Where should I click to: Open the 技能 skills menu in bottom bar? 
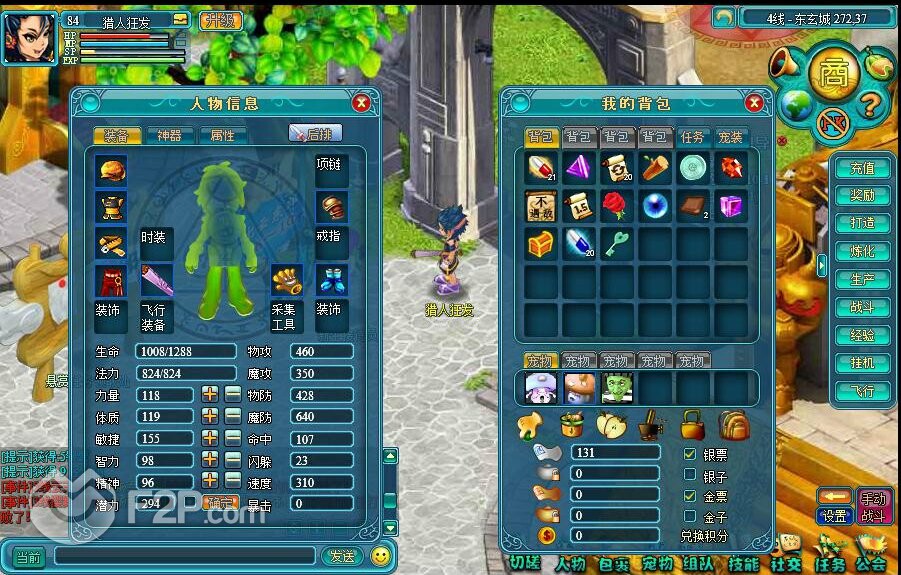[742, 564]
